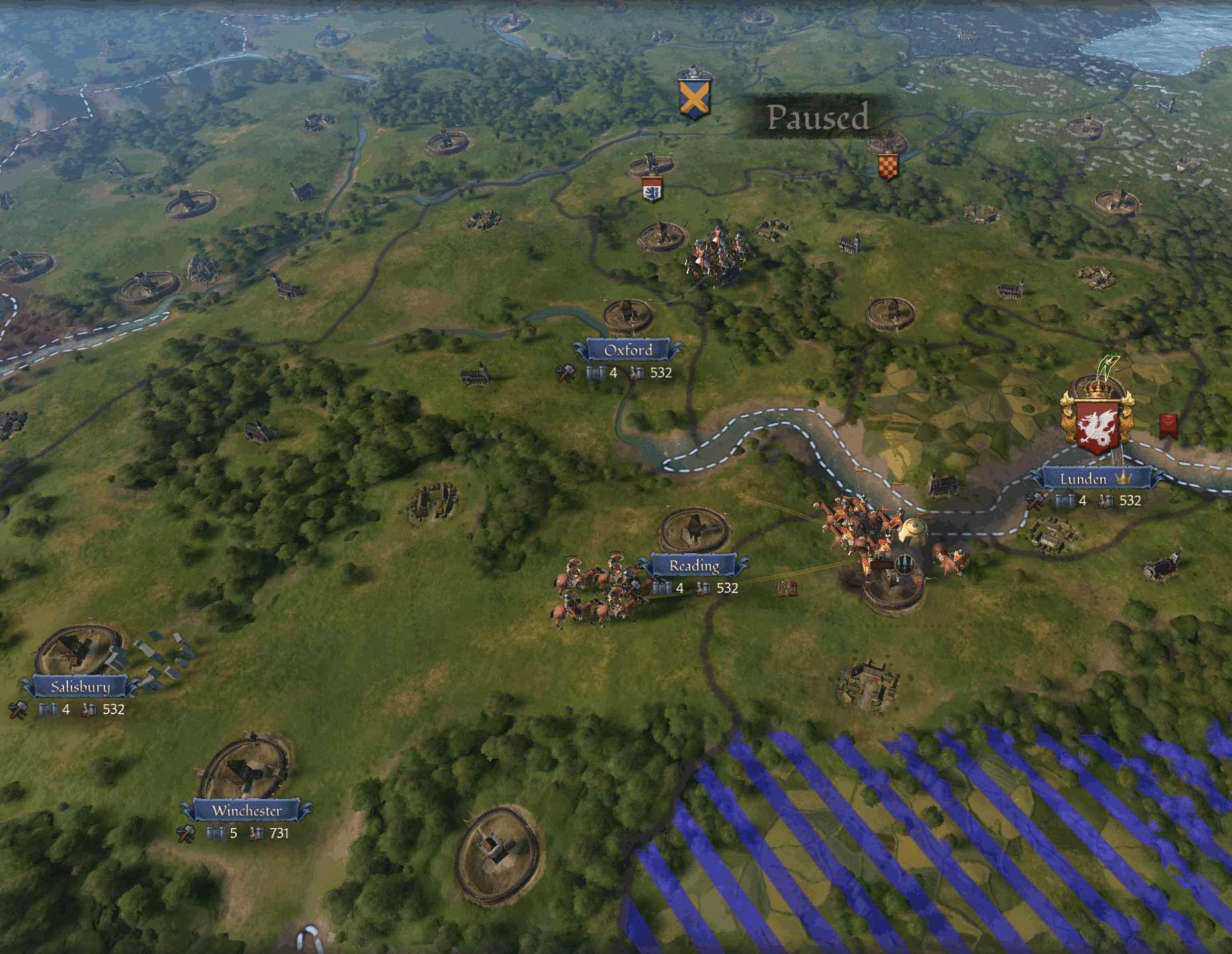Click the hammer icon next to Salisbury

click(x=18, y=710)
